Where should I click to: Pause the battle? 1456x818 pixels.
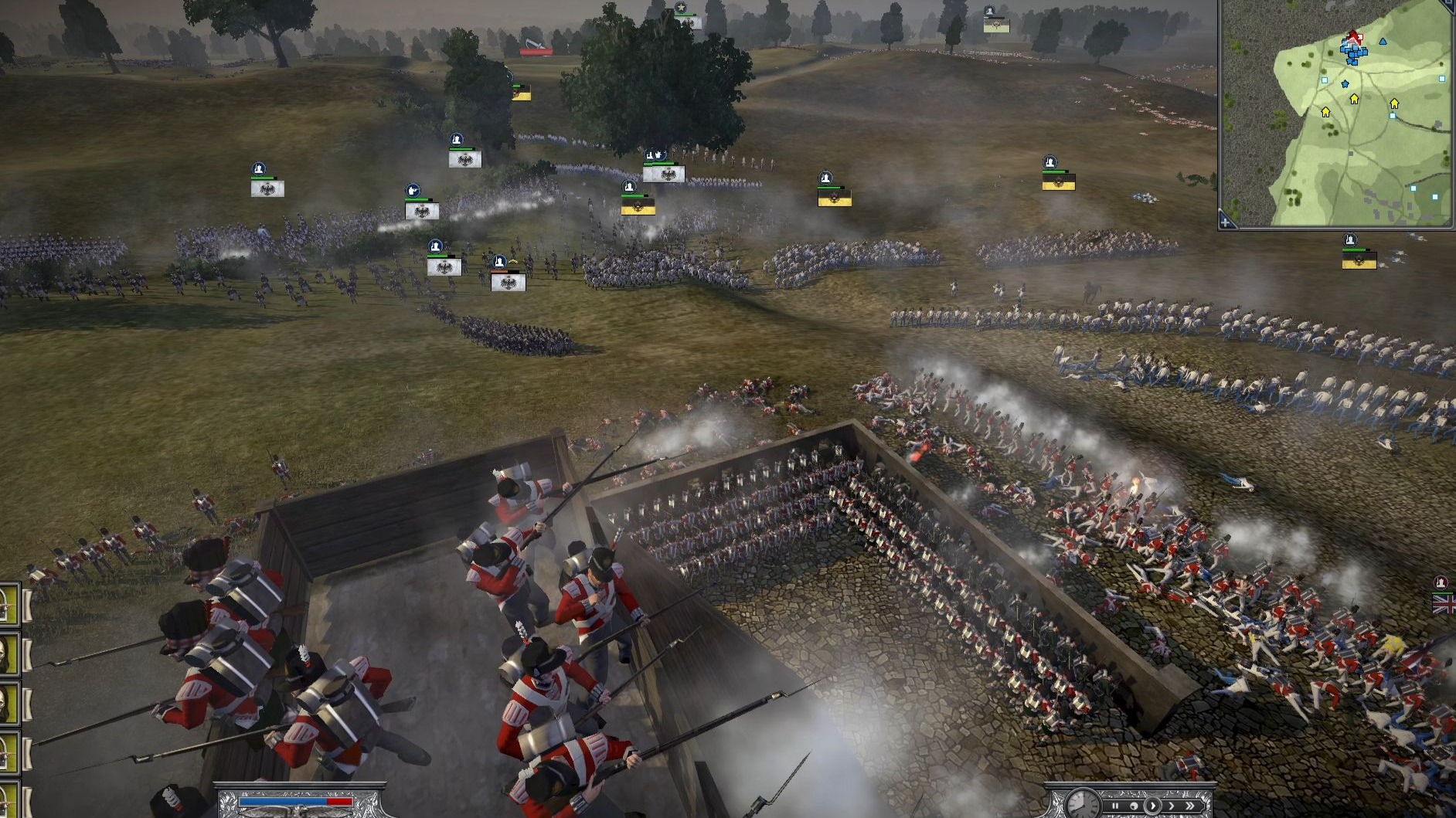pos(1115,806)
